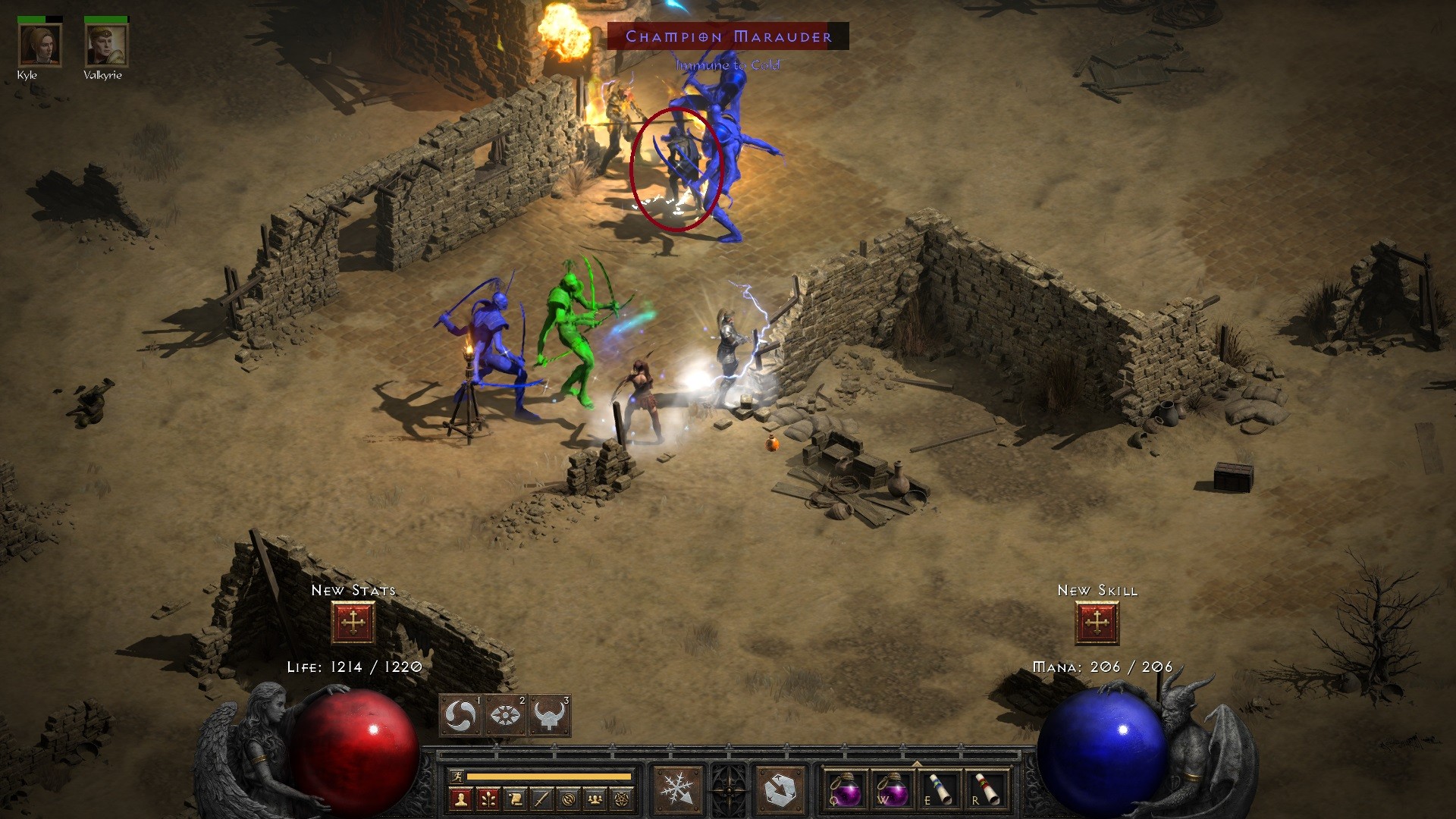Use the blue-banded scroll in belt slot E
1456x819 pixels.
coord(939,789)
